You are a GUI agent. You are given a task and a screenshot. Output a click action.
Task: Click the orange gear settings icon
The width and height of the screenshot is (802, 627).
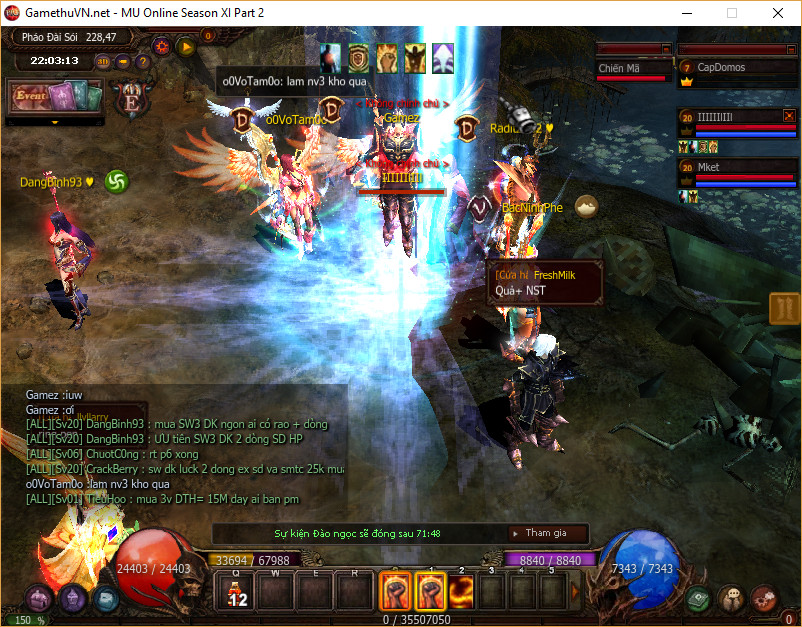(x=161, y=46)
